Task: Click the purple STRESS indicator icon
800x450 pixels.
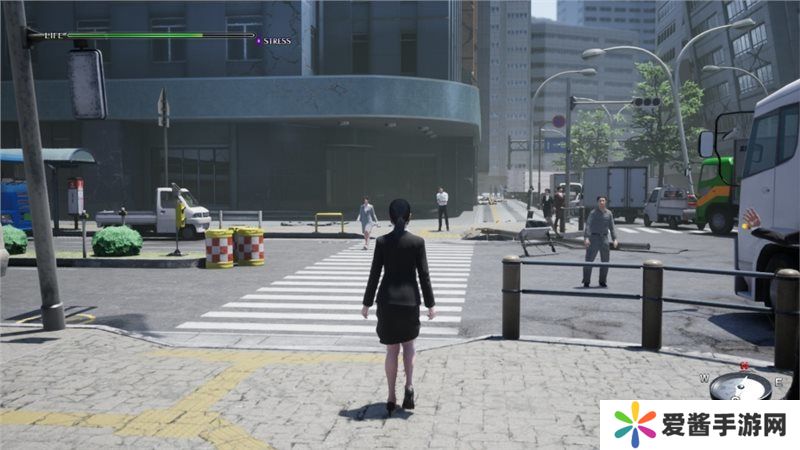Action: coord(258,40)
